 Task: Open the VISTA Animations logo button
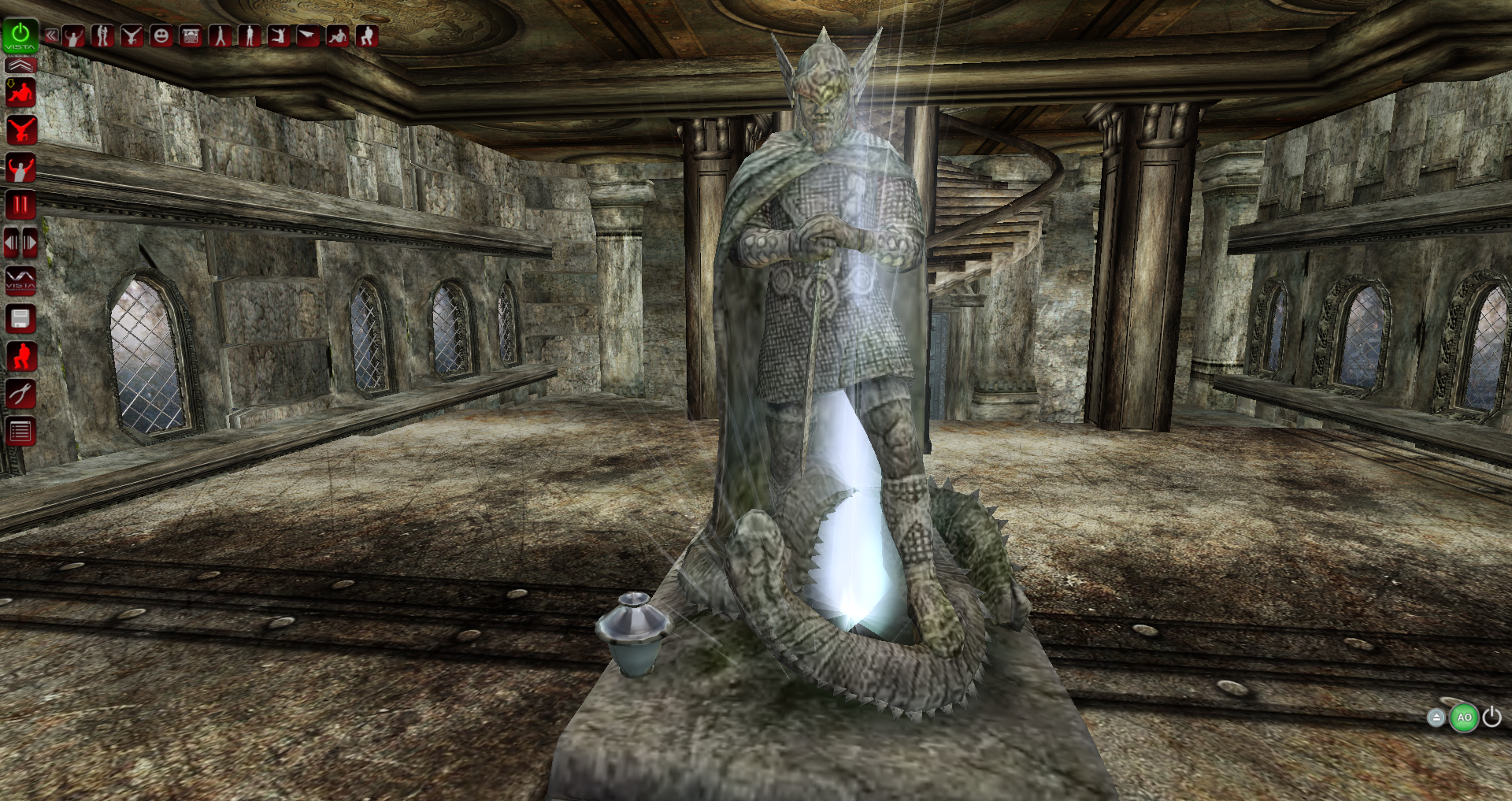(x=20, y=280)
